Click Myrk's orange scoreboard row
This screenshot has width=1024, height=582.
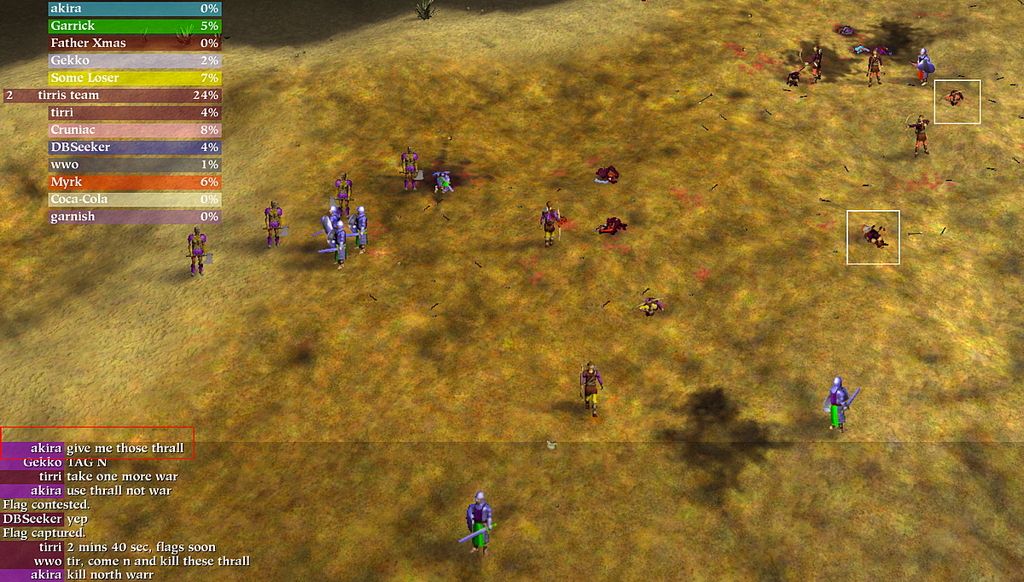[135, 182]
